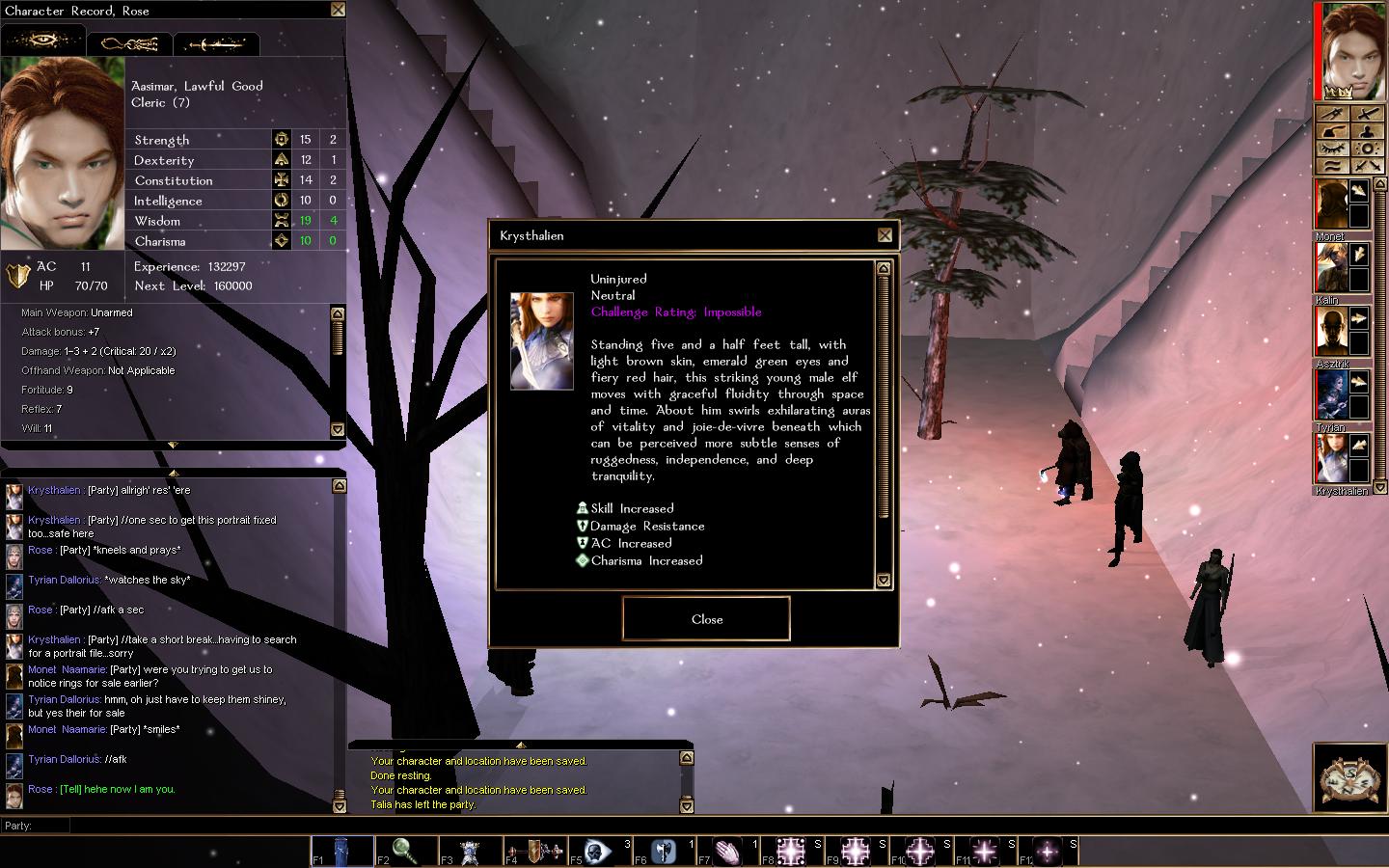Click Rose's main portrait in top corner
1389x868 pixels.
point(1352,50)
